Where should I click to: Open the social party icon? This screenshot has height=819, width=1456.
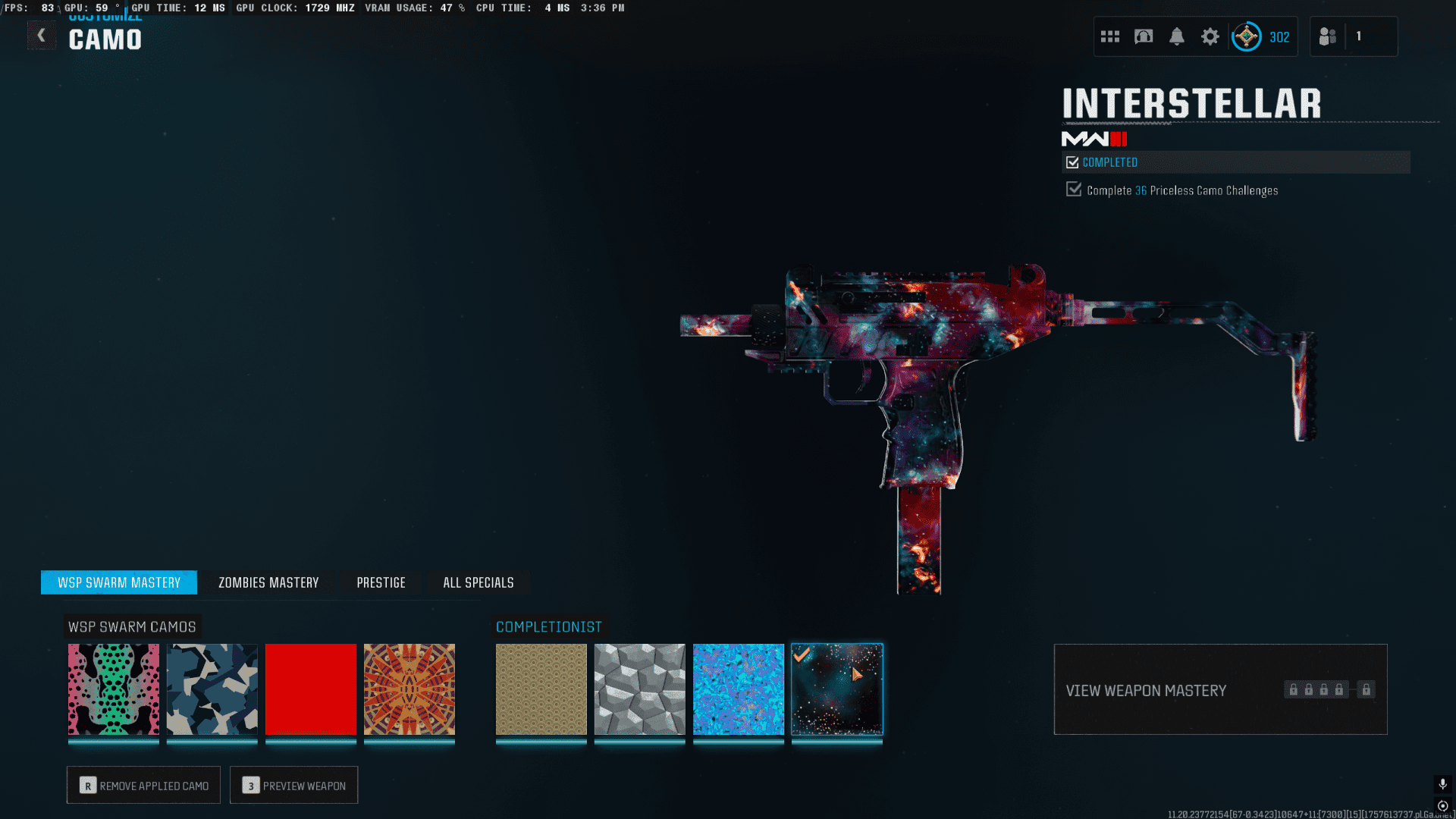1328,36
